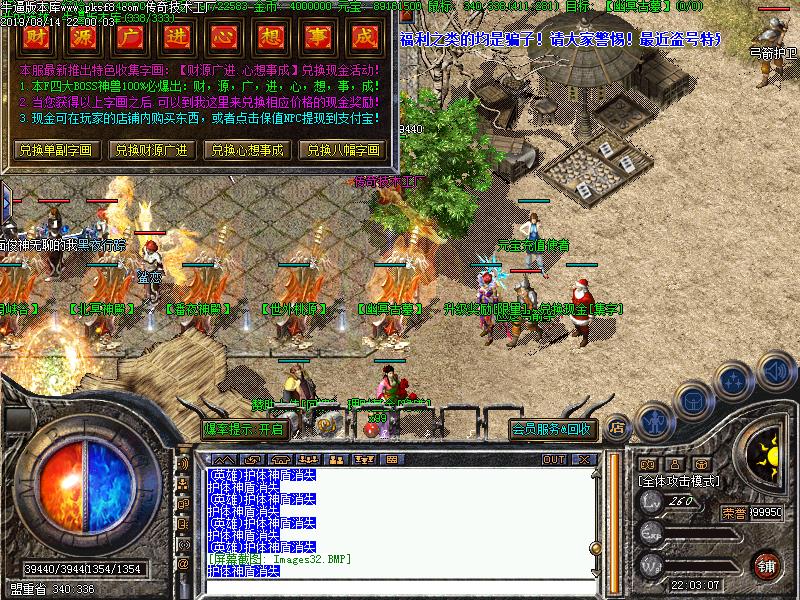Screen dimensions: 800x600
Task: Choose the 兑换财源广进 exchange option
Action: coord(151,150)
